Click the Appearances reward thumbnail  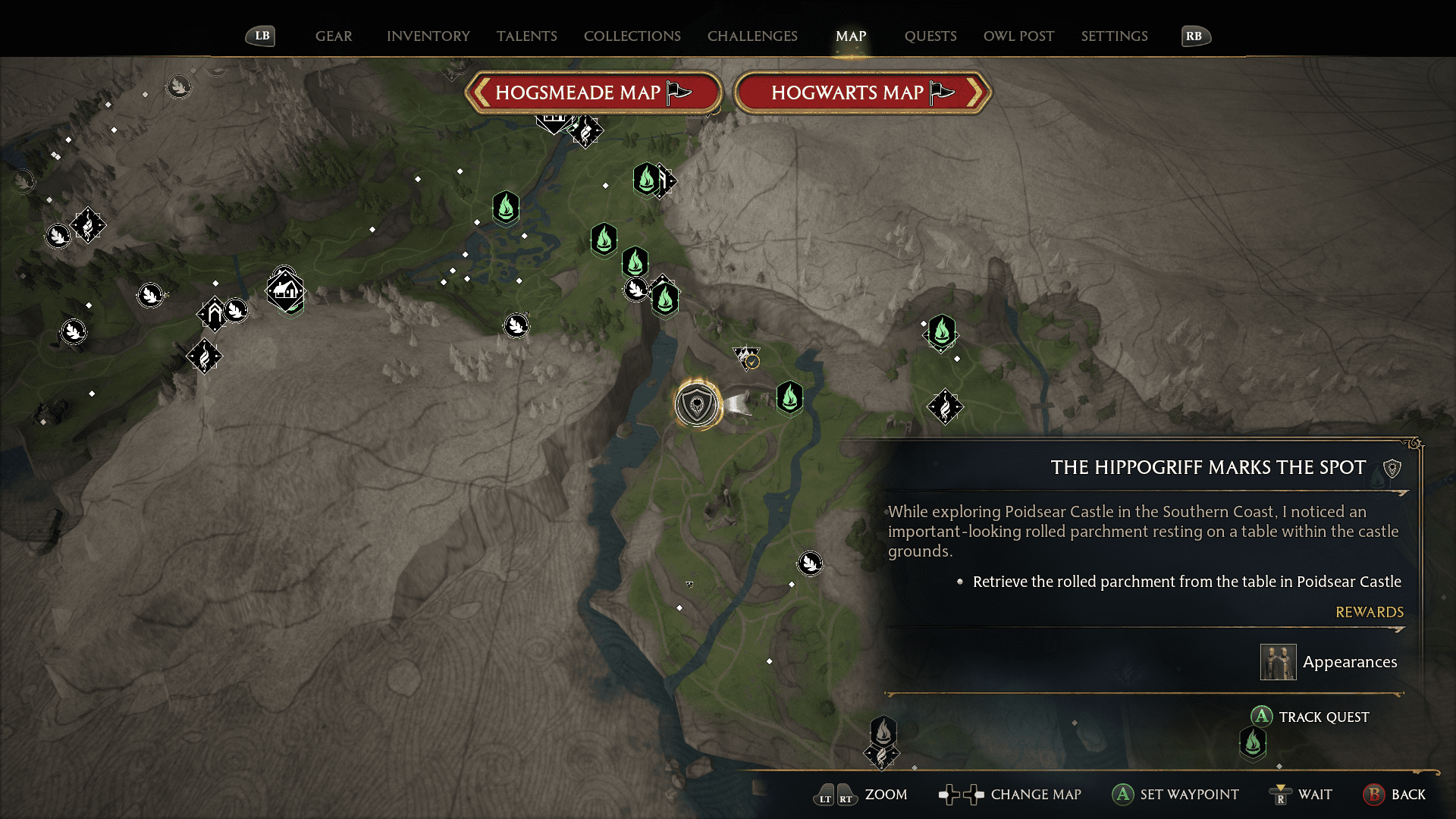coord(1278,661)
